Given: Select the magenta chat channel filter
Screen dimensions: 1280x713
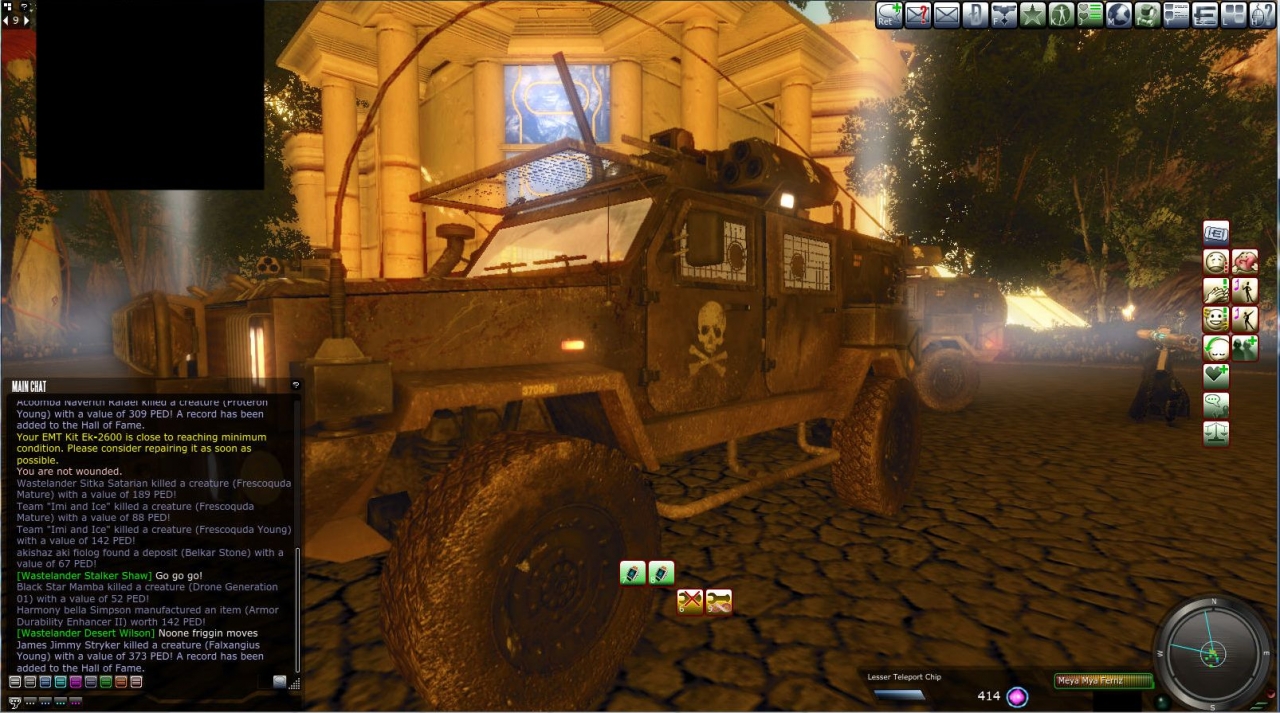Looking at the screenshot, I should point(76,682).
